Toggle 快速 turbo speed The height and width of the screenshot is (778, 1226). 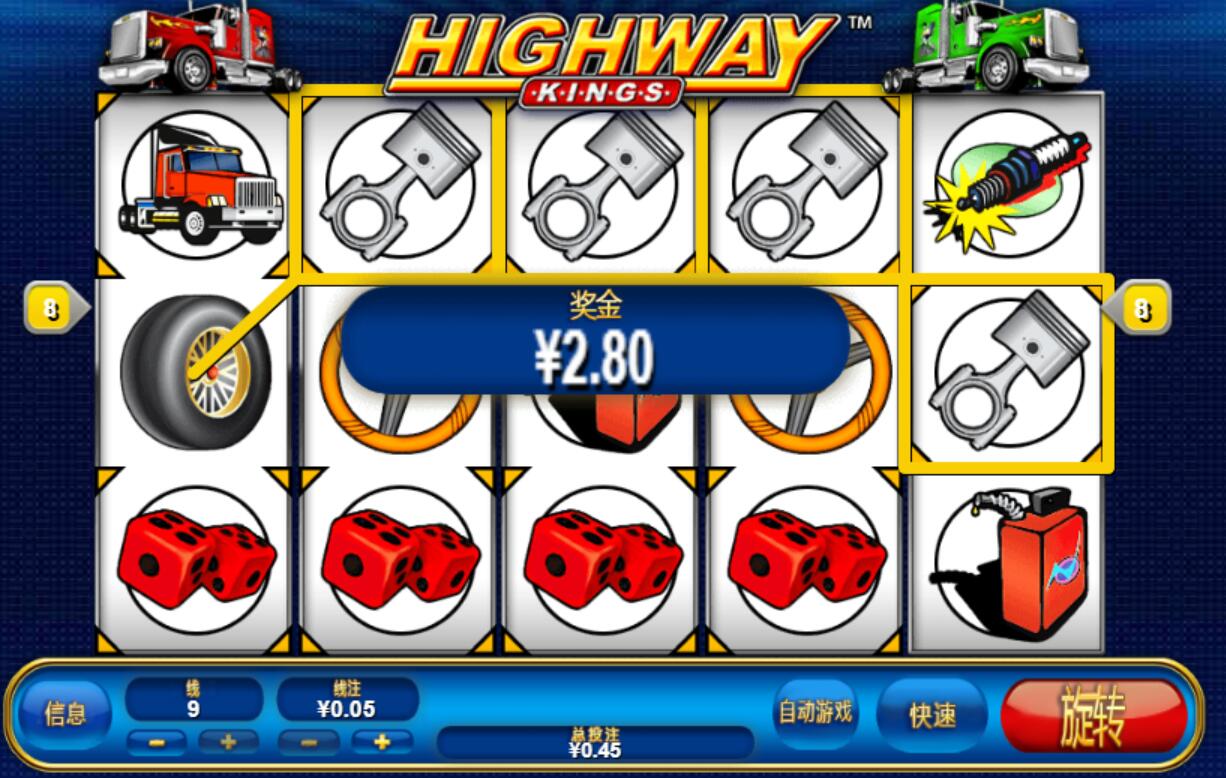931,715
